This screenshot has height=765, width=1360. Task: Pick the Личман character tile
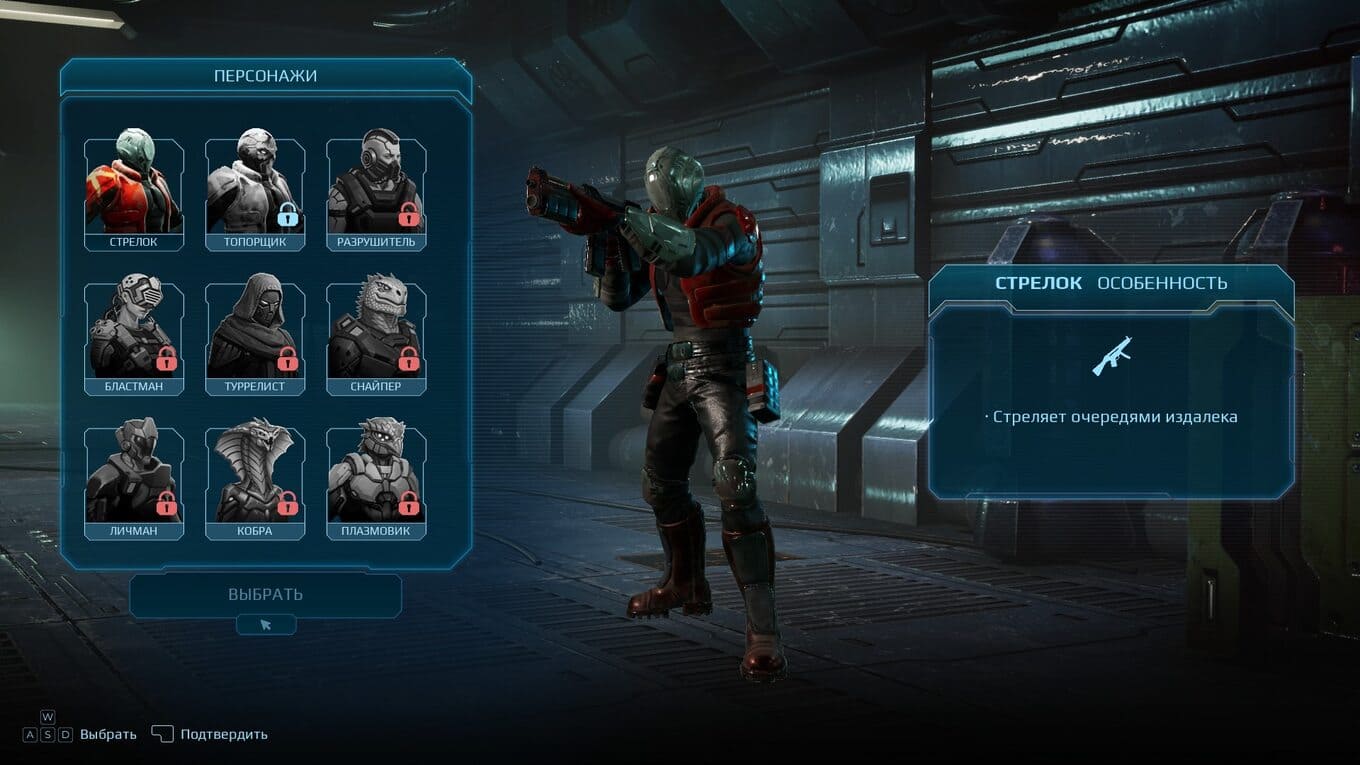pyautogui.click(x=134, y=482)
